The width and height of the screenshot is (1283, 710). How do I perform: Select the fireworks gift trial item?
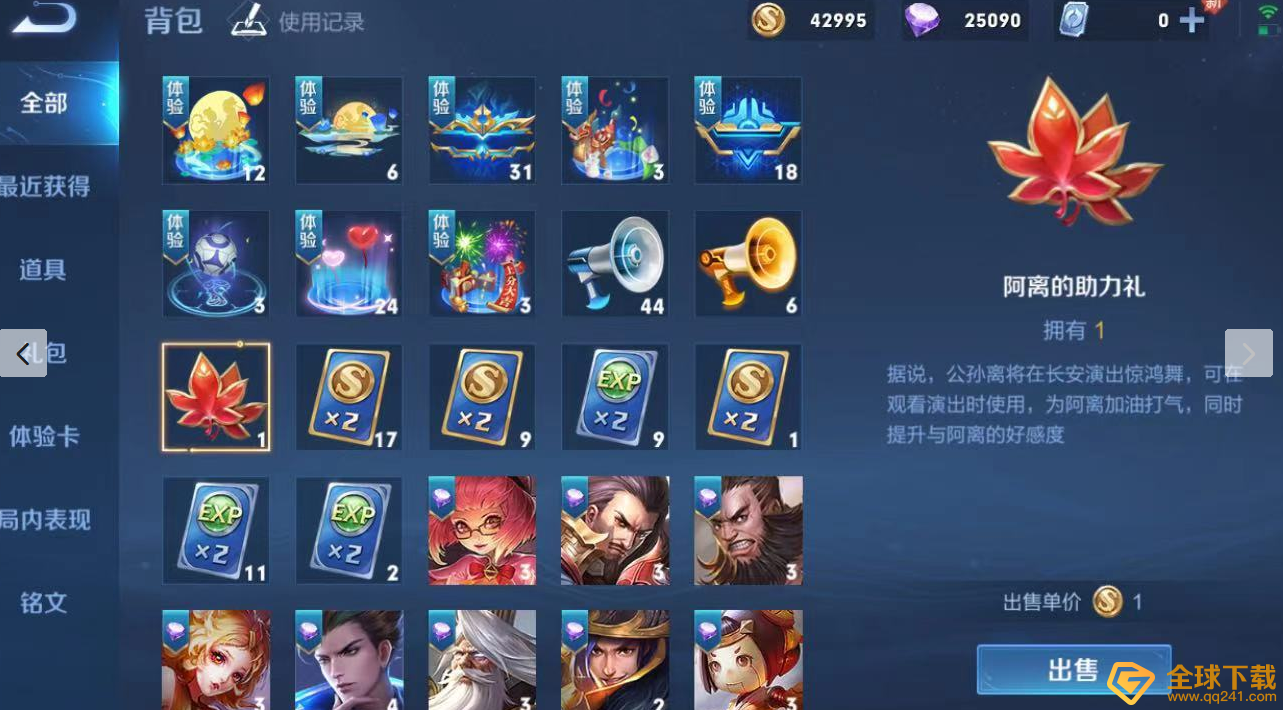pos(482,264)
